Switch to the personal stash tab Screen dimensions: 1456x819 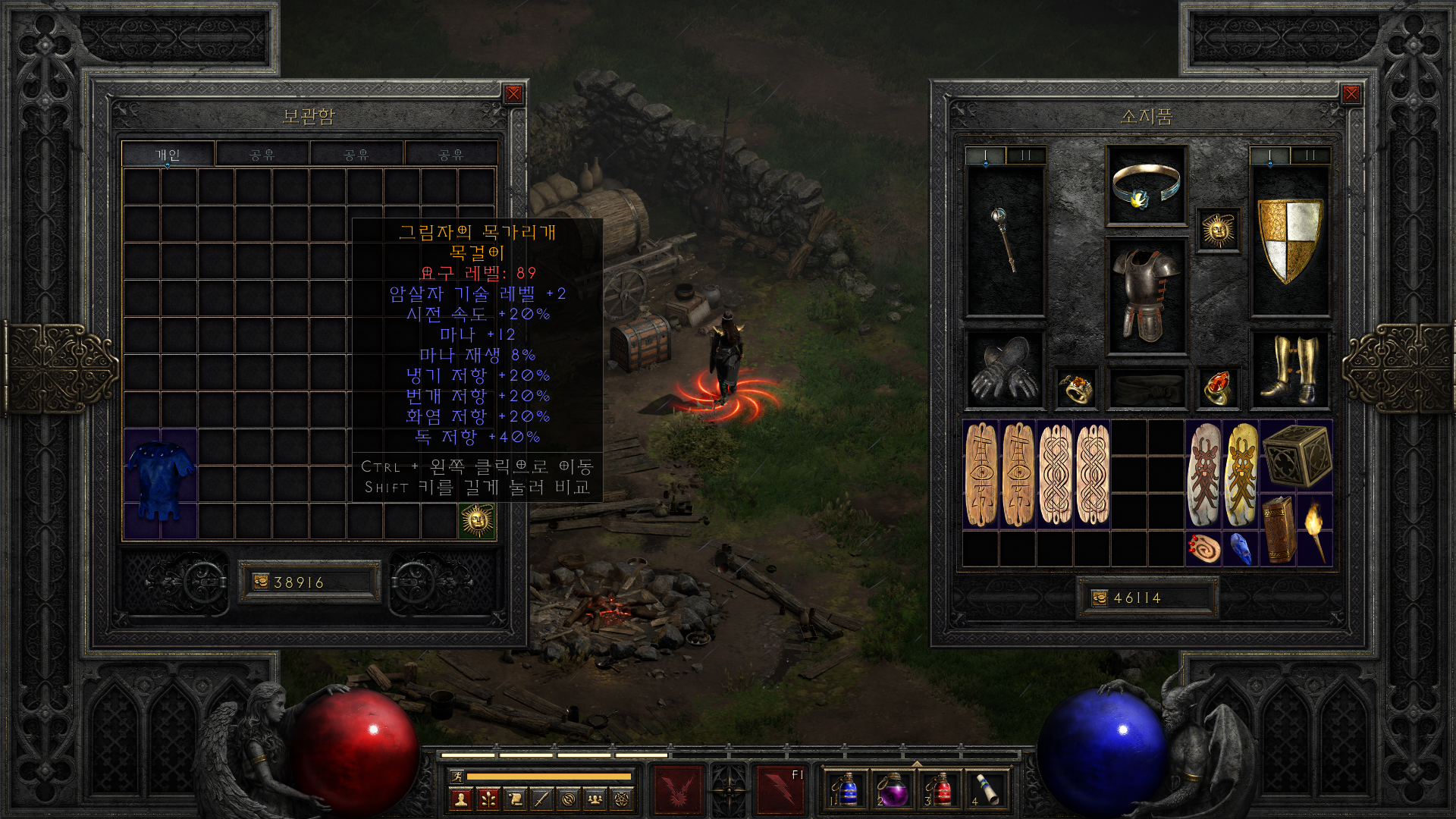168,155
